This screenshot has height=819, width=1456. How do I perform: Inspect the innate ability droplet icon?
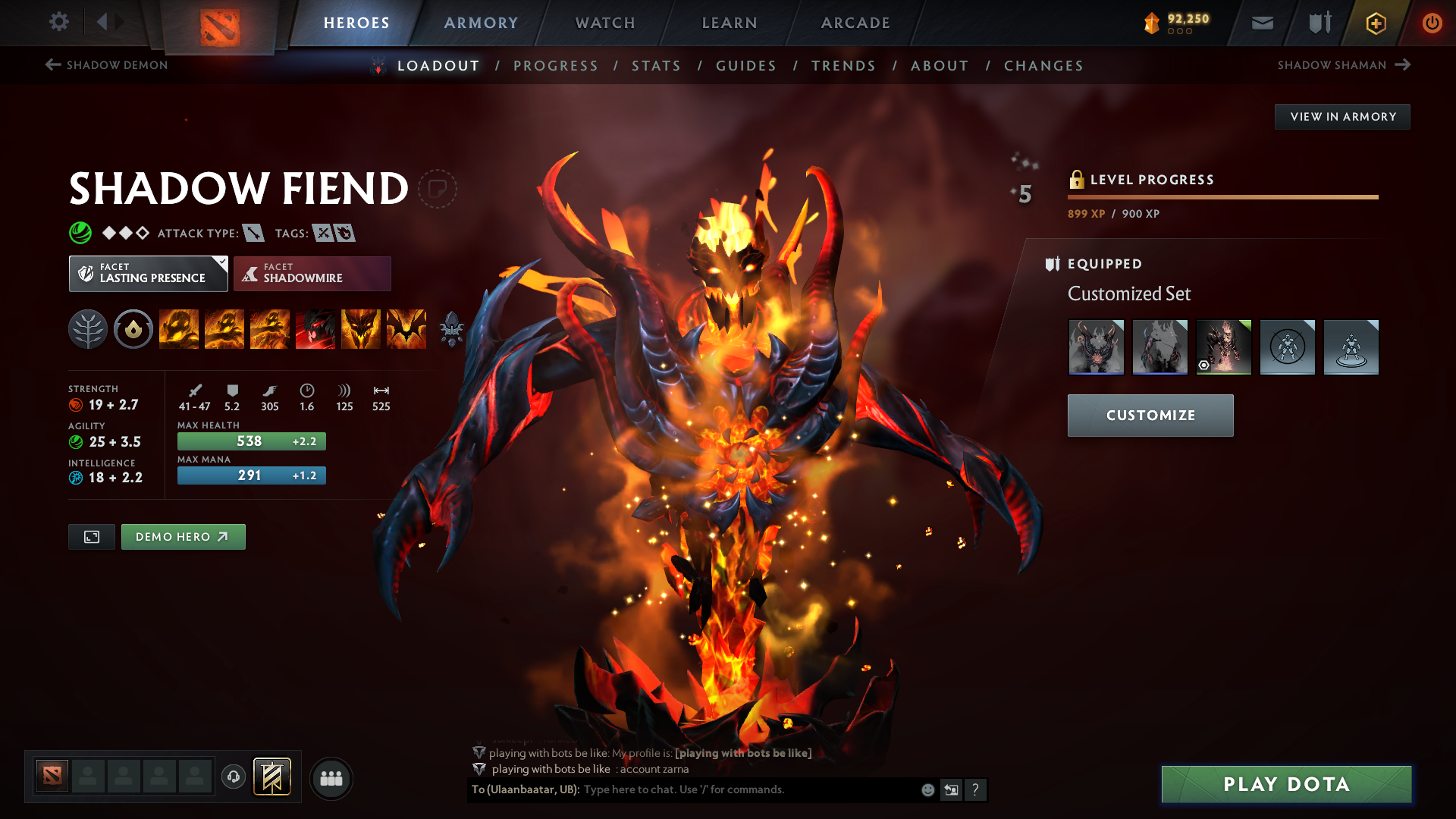tap(133, 329)
